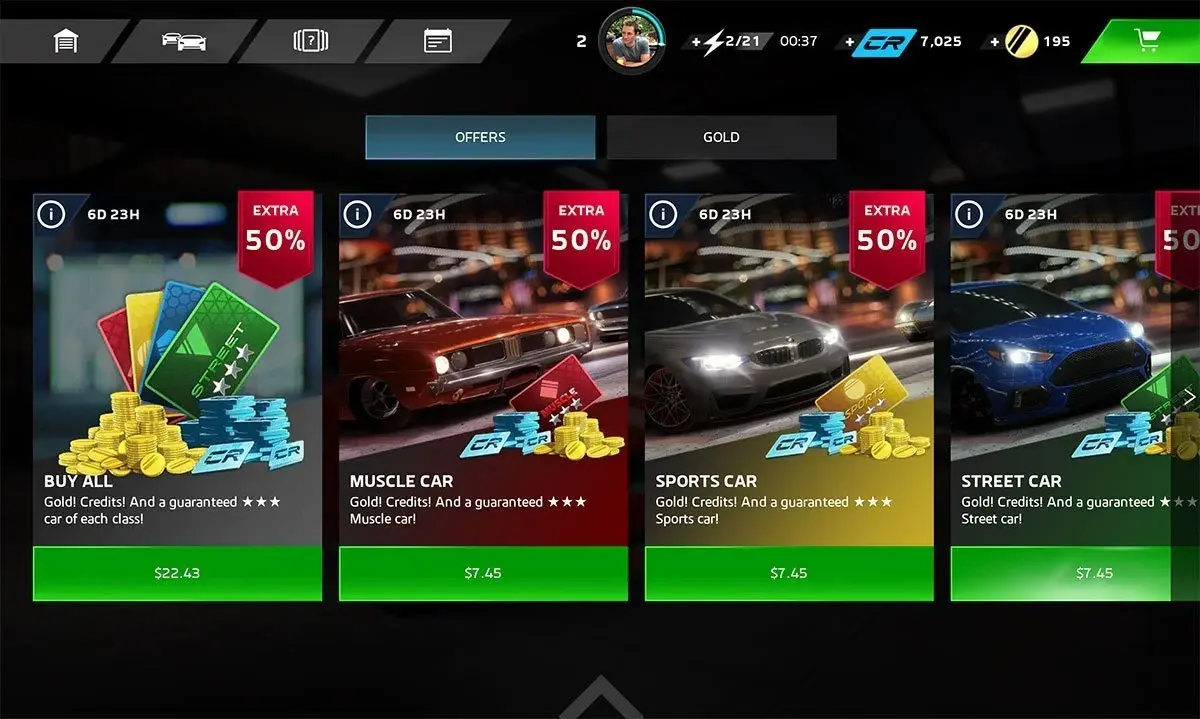1200x719 pixels.
Task: Add more CR credits
Action: 851,42
